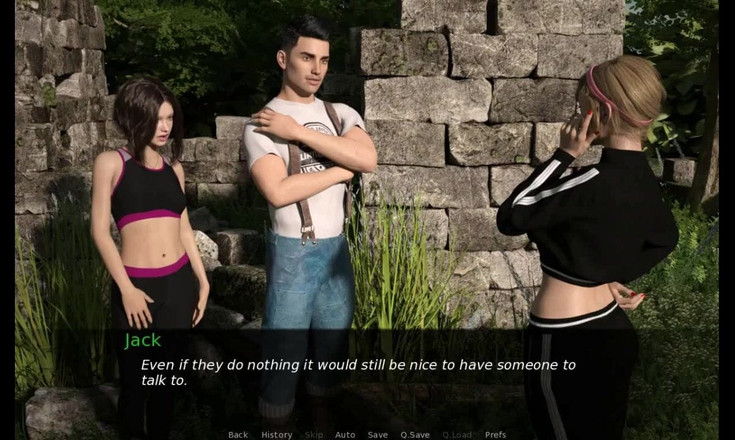735x440 pixels.
Task: Go back one dialogue line
Action: point(238,435)
